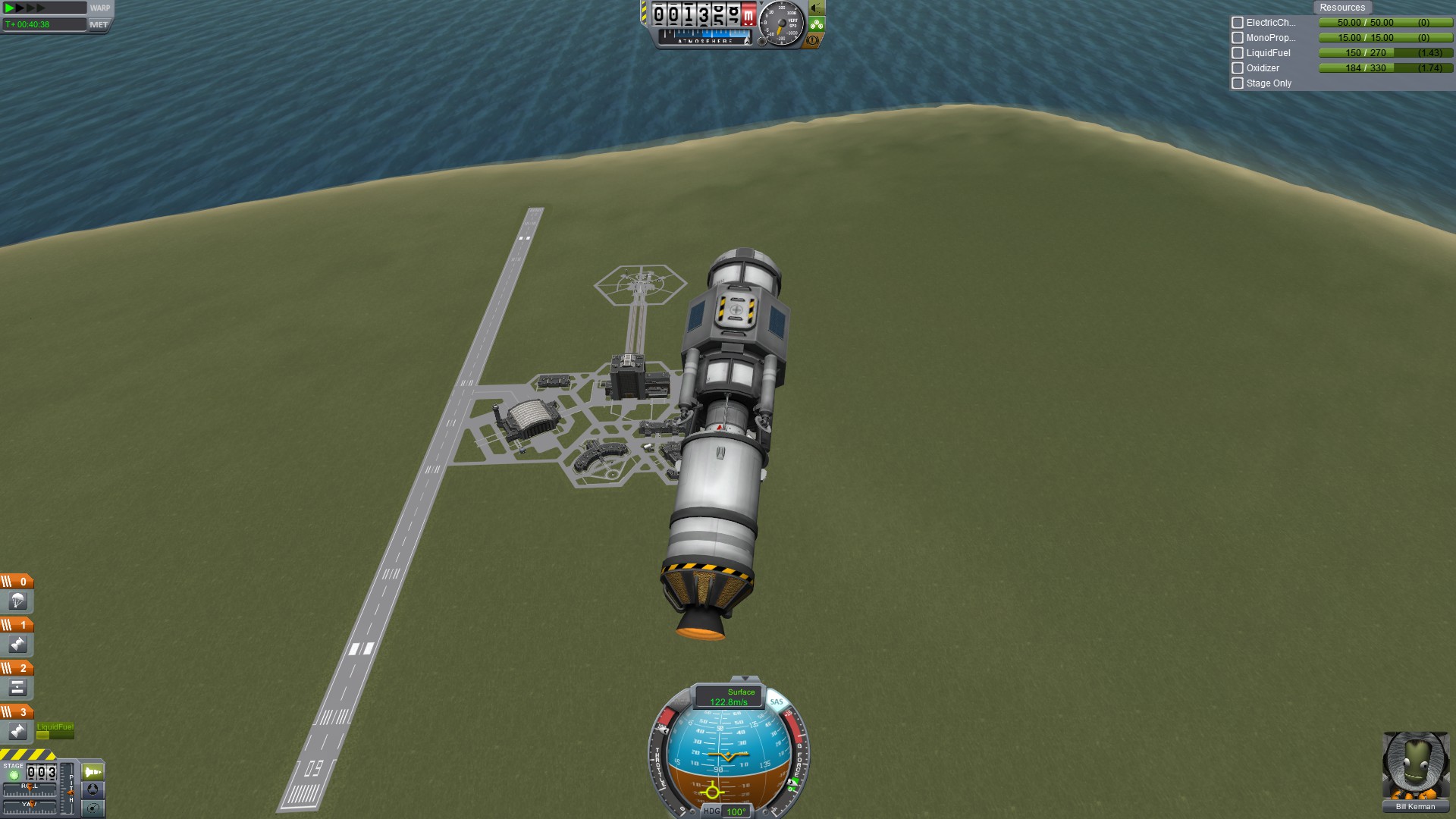Check the LiquidFuel resource box
This screenshot has height=819, width=1456.
coord(1238,53)
